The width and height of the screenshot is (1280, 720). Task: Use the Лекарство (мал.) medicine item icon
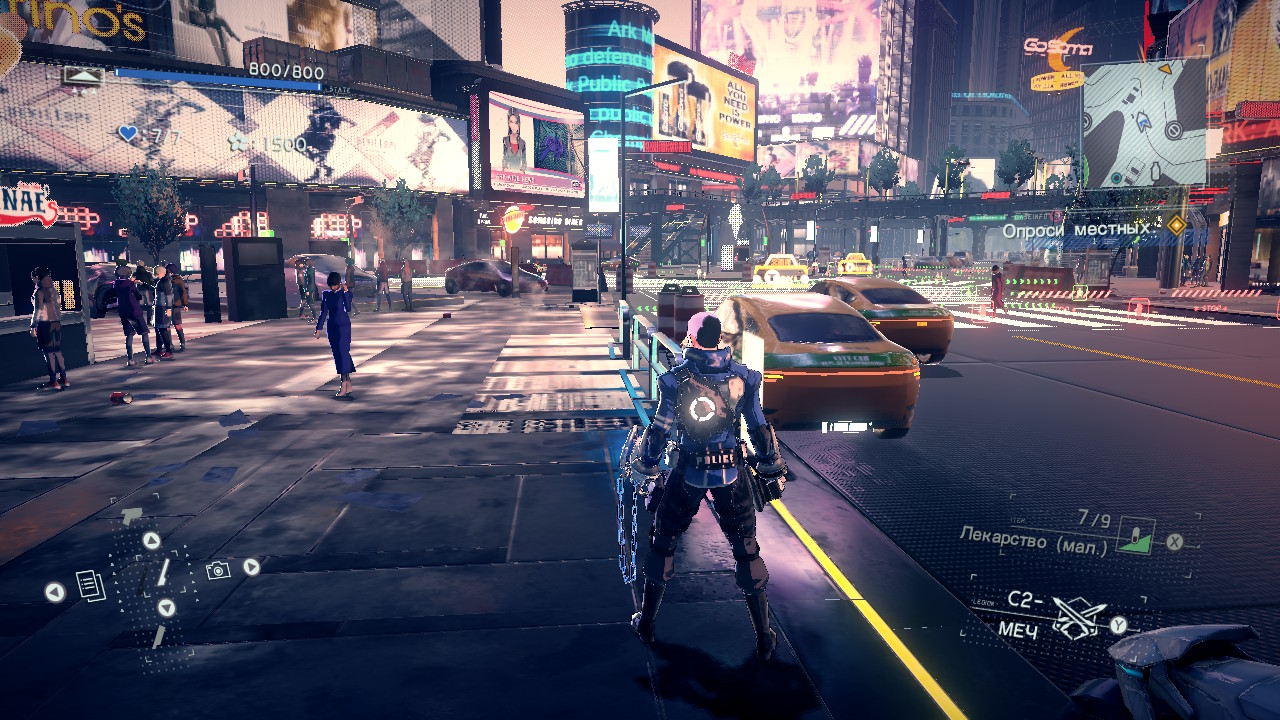(1135, 536)
